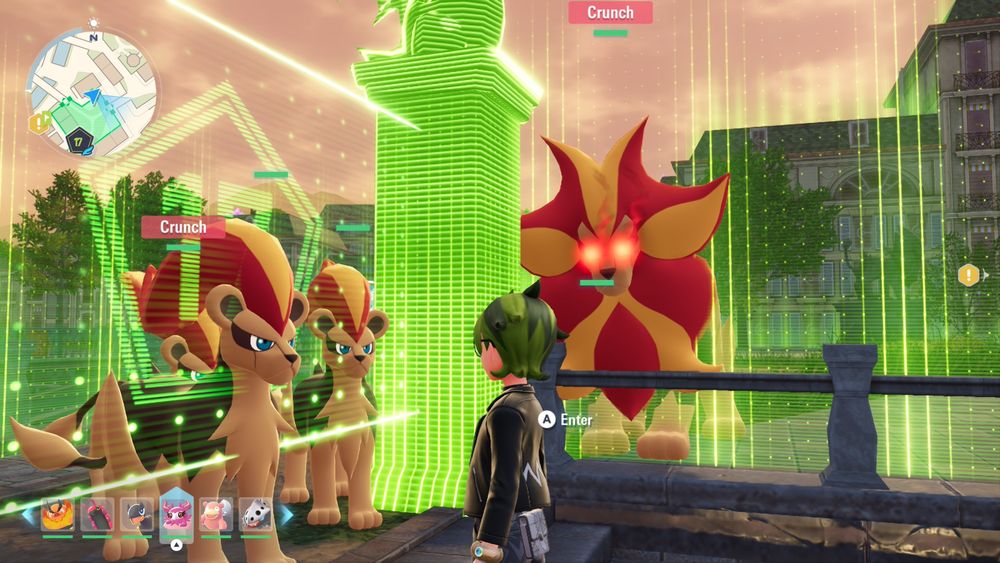Select the orange fire pig party slot
Screen dimensions: 1000x563
[x=57, y=515]
